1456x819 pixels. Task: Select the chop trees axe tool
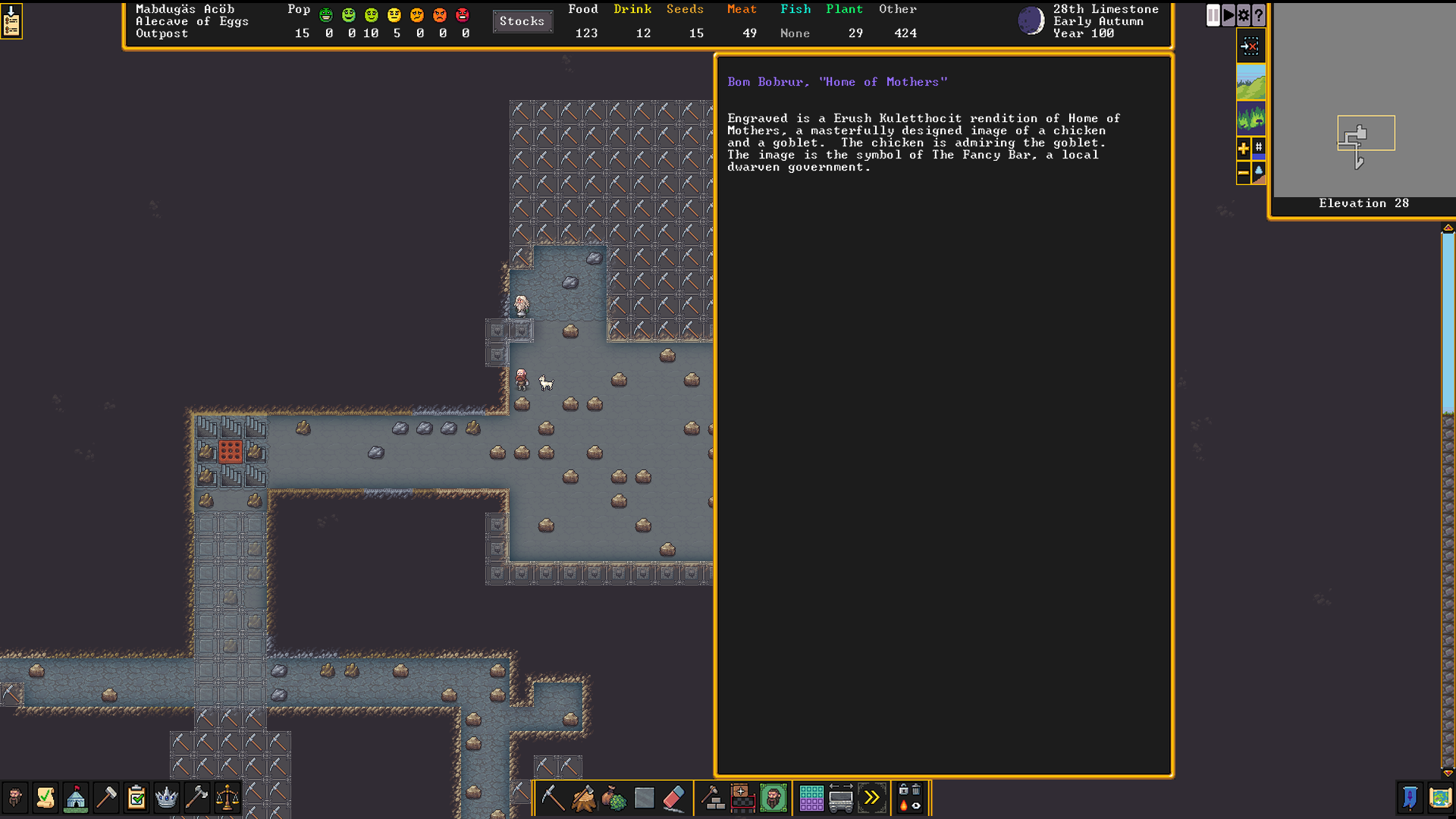click(583, 798)
